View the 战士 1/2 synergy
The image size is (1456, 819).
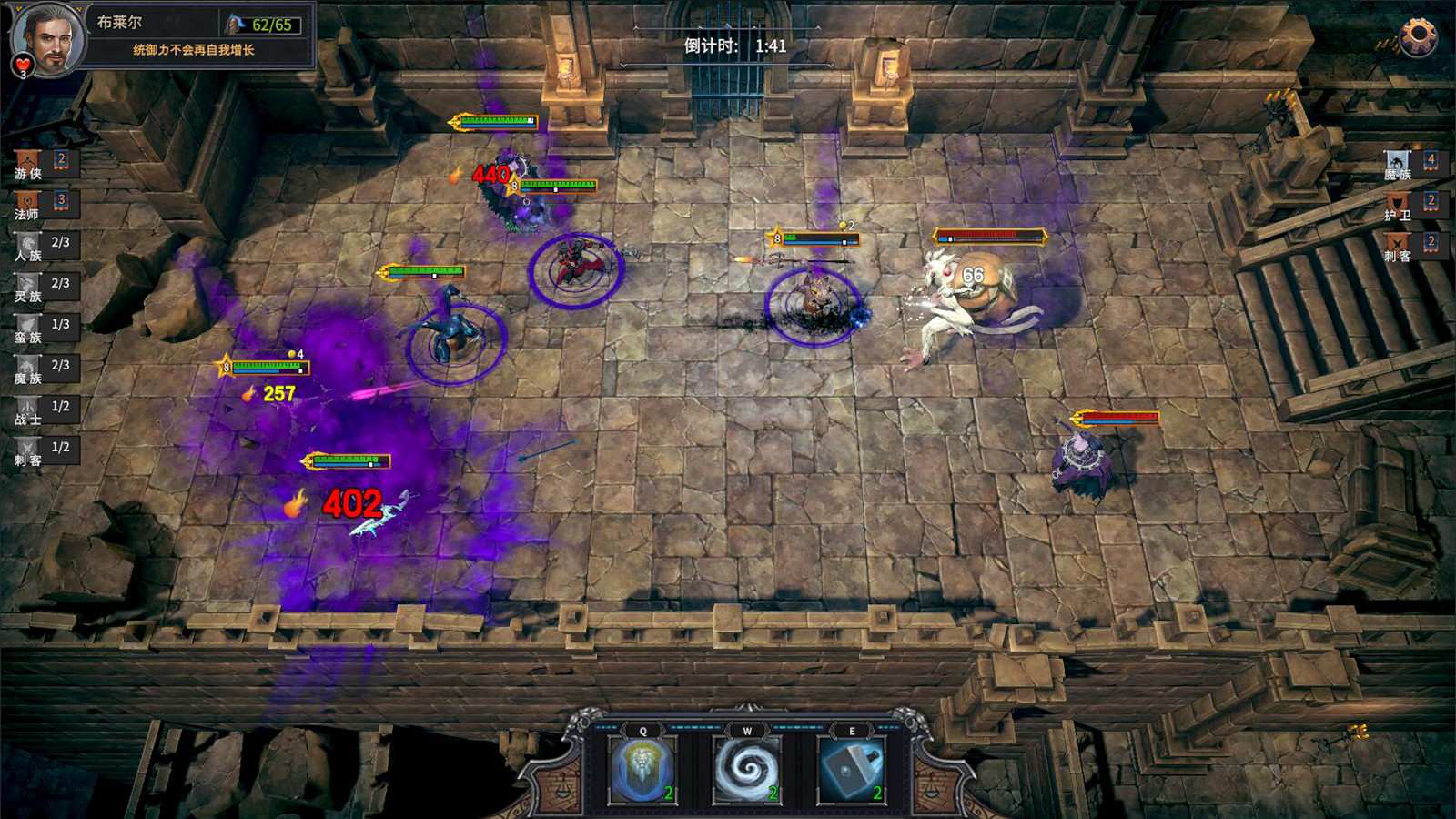(28, 409)
